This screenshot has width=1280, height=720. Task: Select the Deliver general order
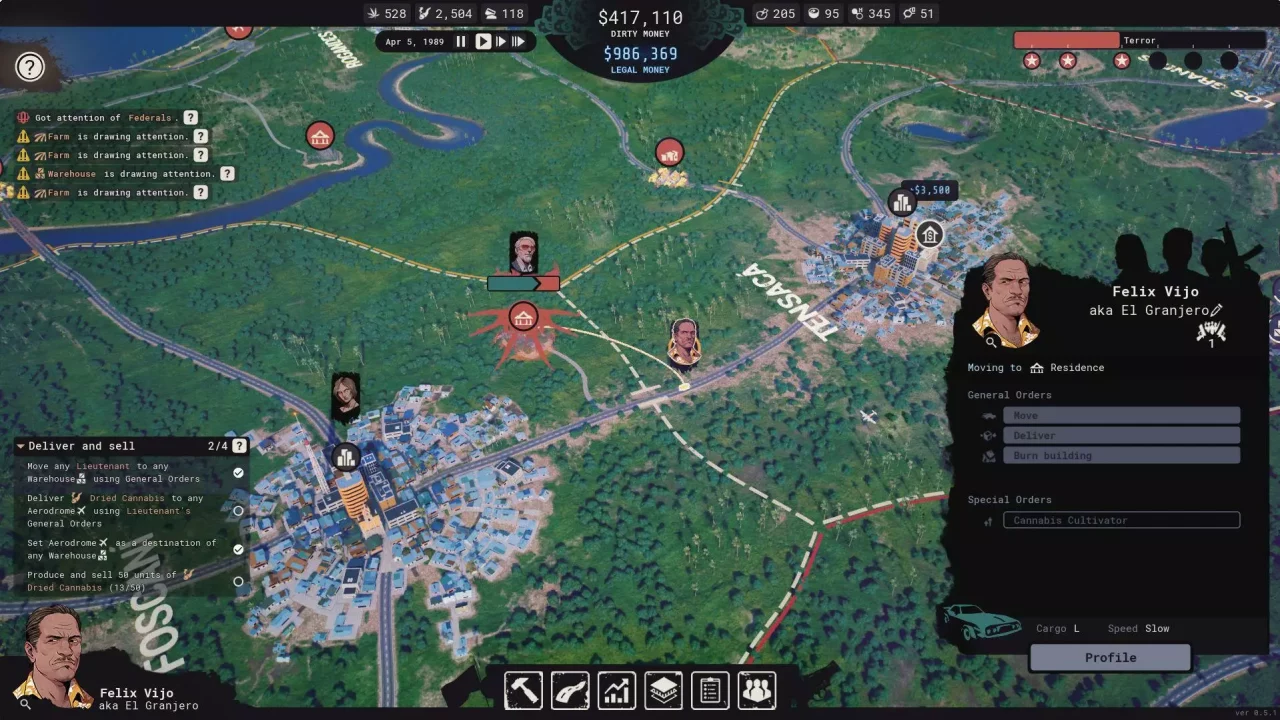pyautogui.click(x=1121, y=435)
